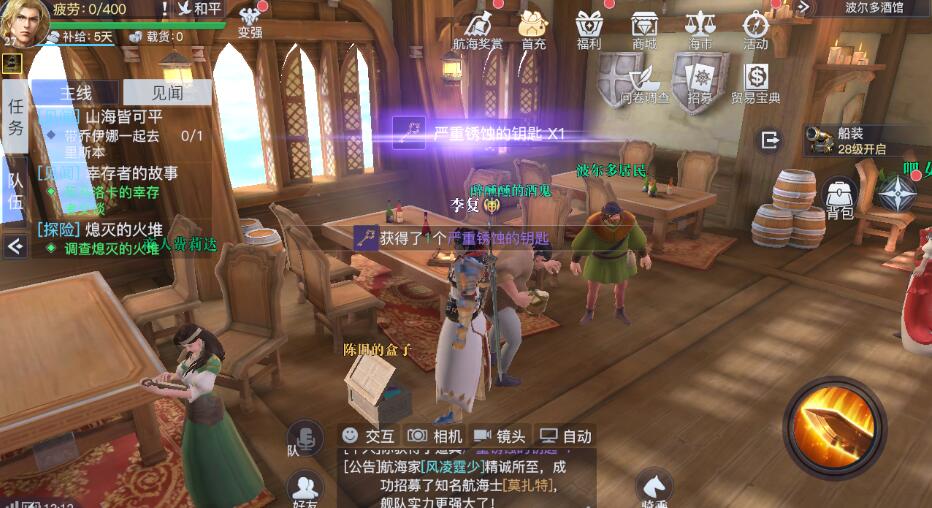Select the 主线 main quest tab

tap(76, 93)
